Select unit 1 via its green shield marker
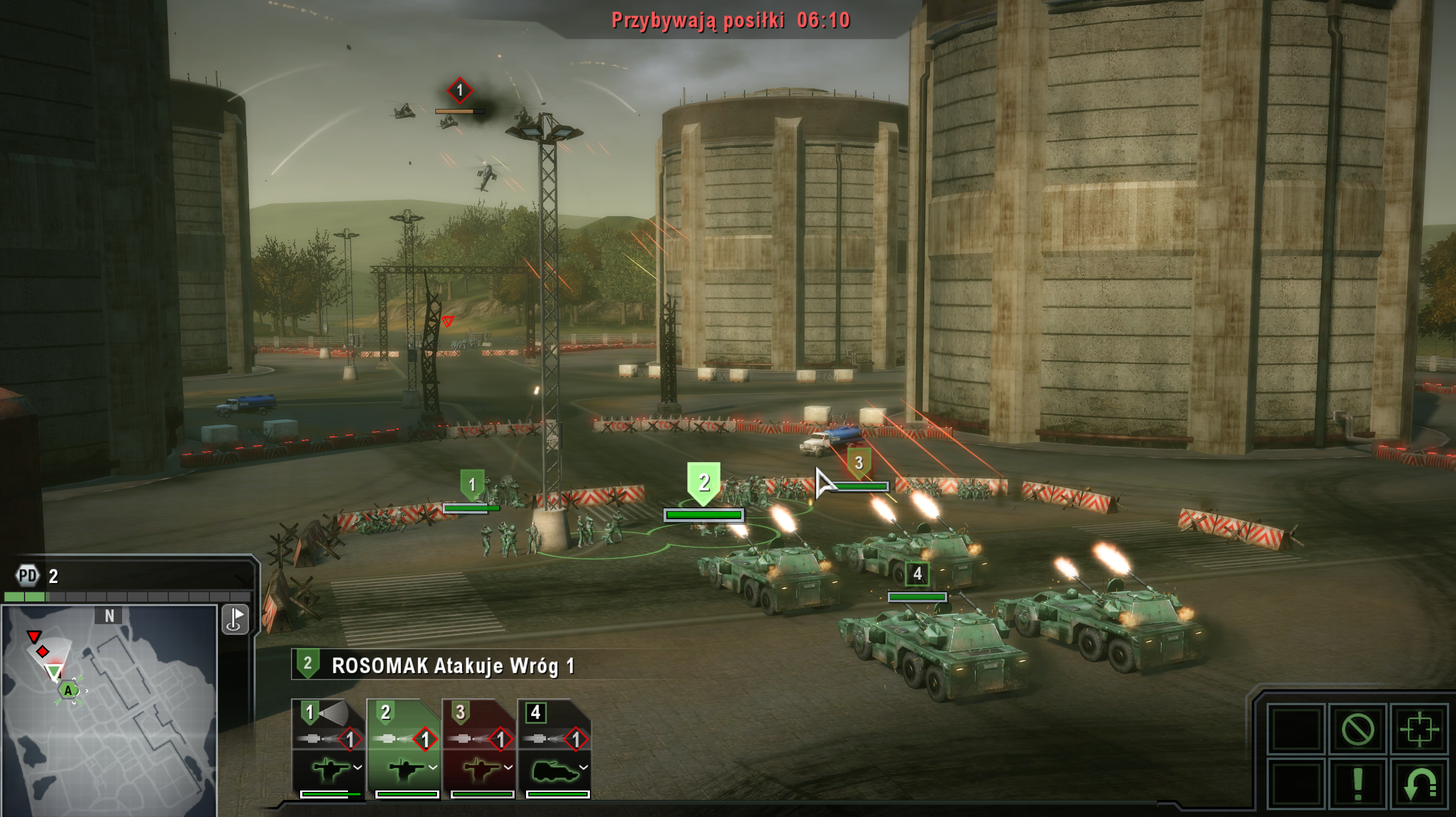Viewport: 1456px width, 817px height. point(472,485)
